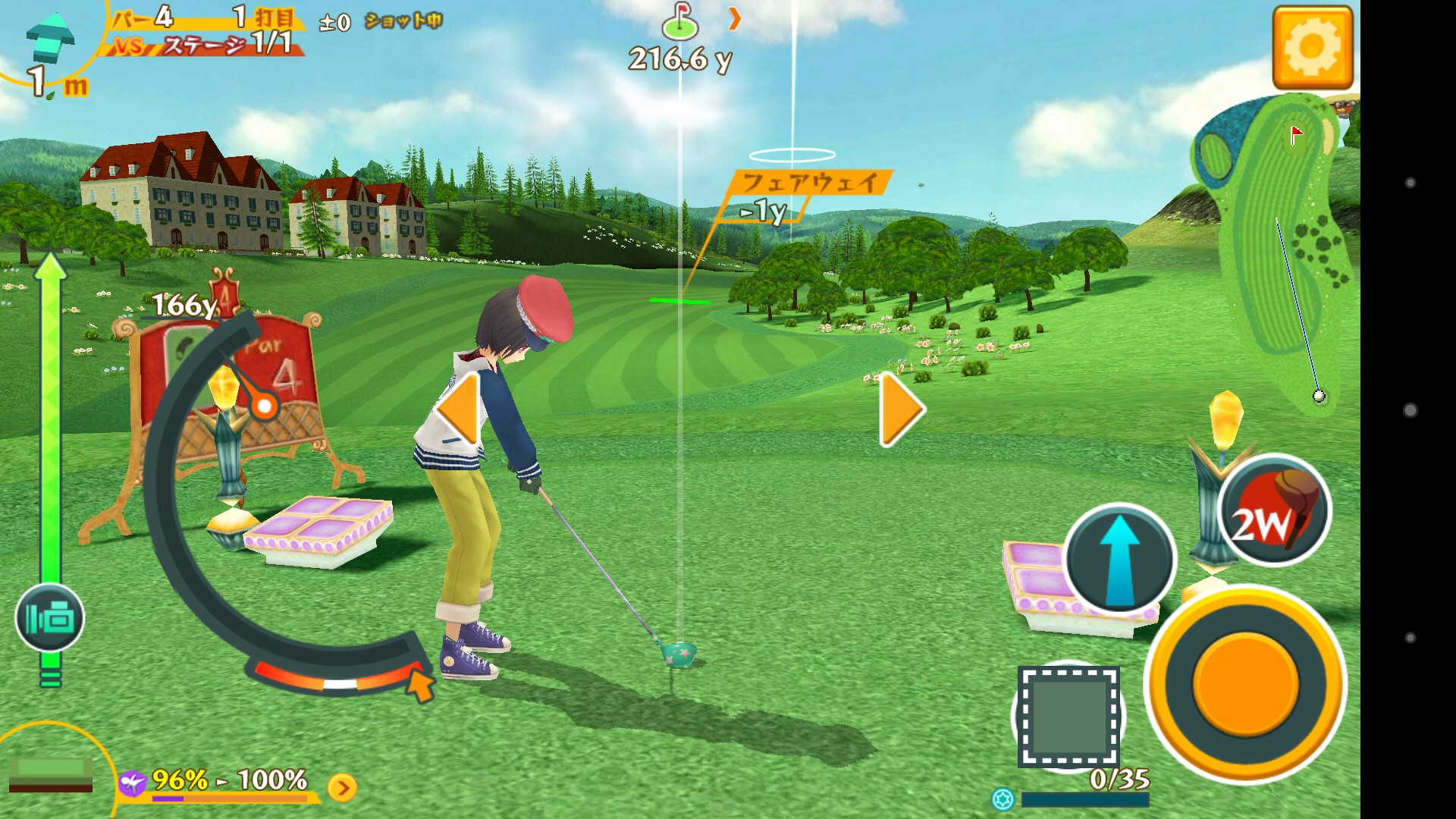Expand the 96% - 100% lie arrow
This screenshot has height=819, width=1456.
343,788
